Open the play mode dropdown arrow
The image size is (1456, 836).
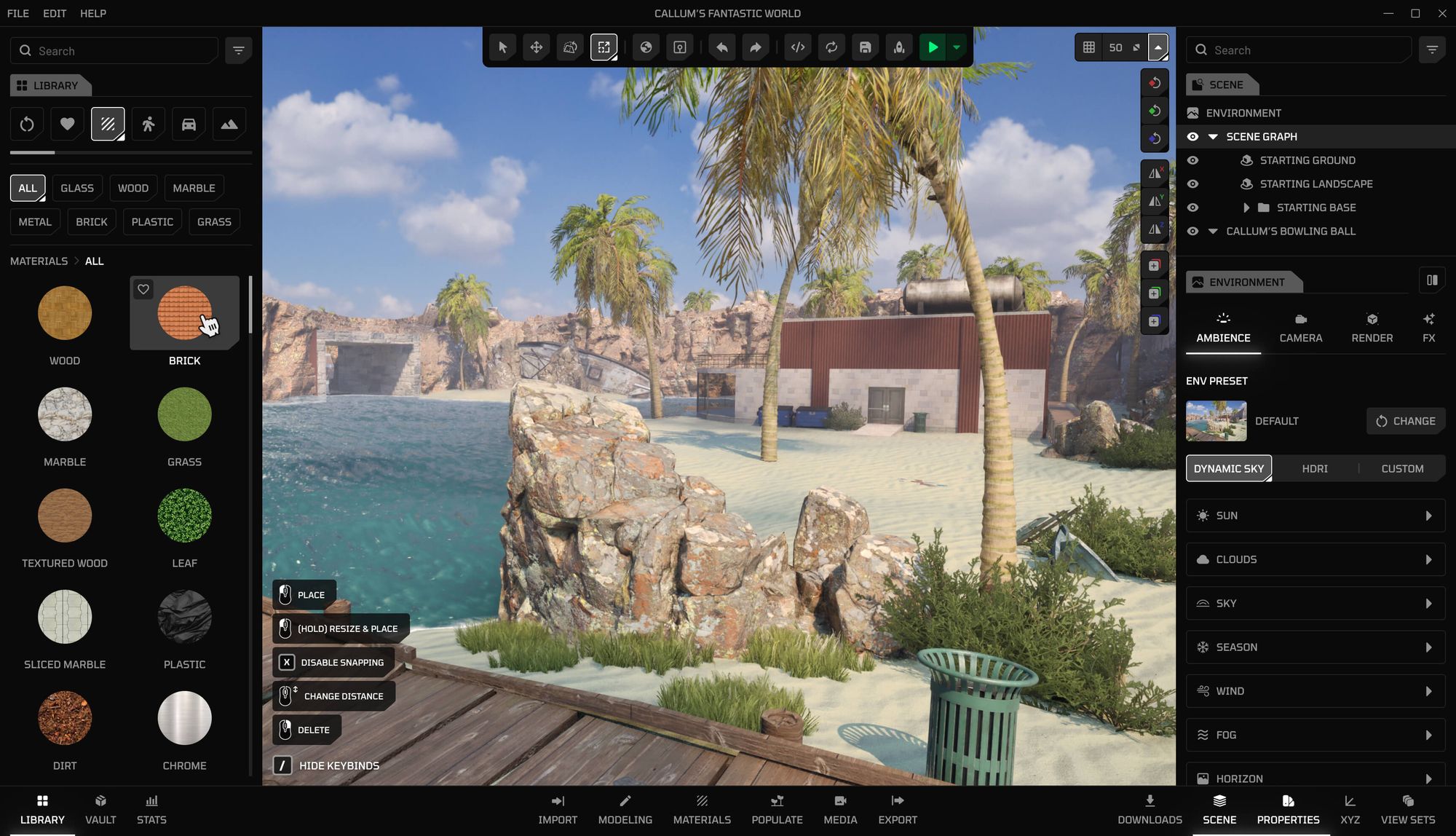956,47
